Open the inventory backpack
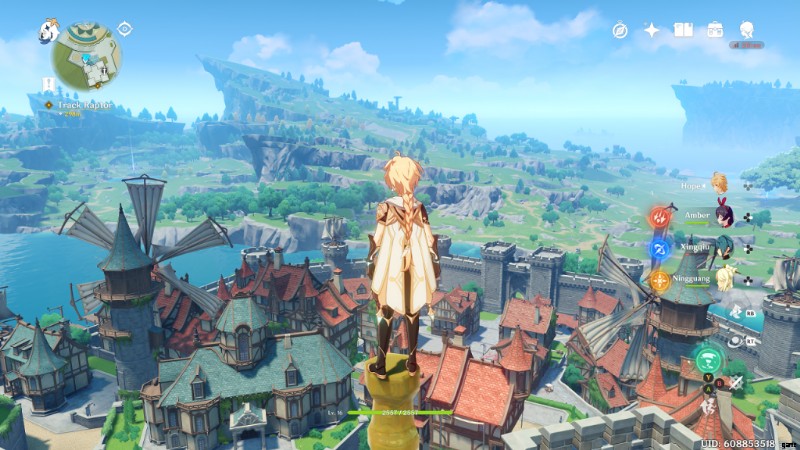Image resolution: width=800 pixels, height=450 pixels. [715, 31]
